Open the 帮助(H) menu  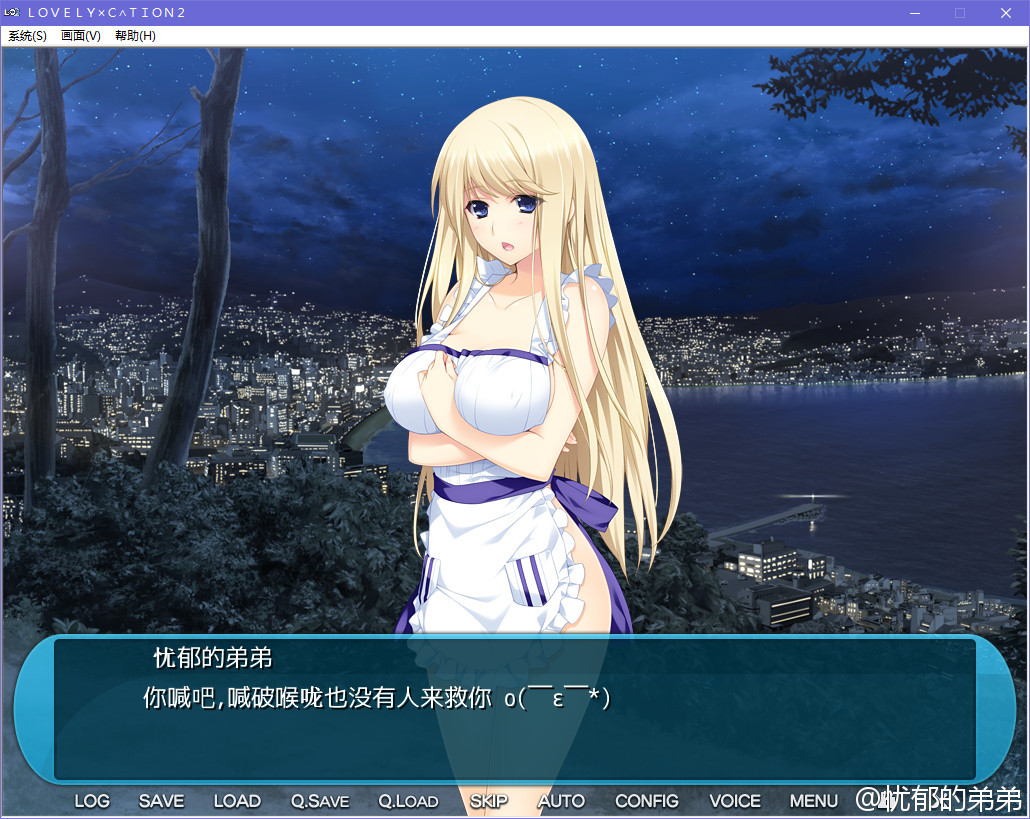click(135, 36)
